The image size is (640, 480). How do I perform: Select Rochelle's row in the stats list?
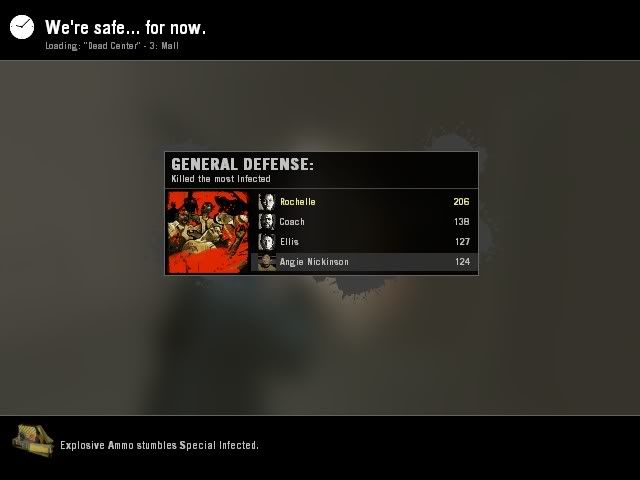[364, 202]
